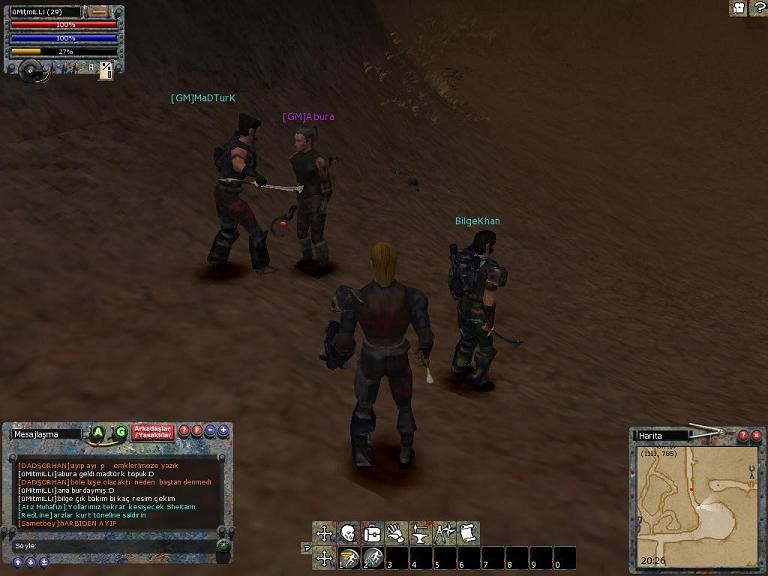The image size is (768, 576).
Task: Click the green A chat channel button
Action: pyautogui.click(x=99, y=433)
